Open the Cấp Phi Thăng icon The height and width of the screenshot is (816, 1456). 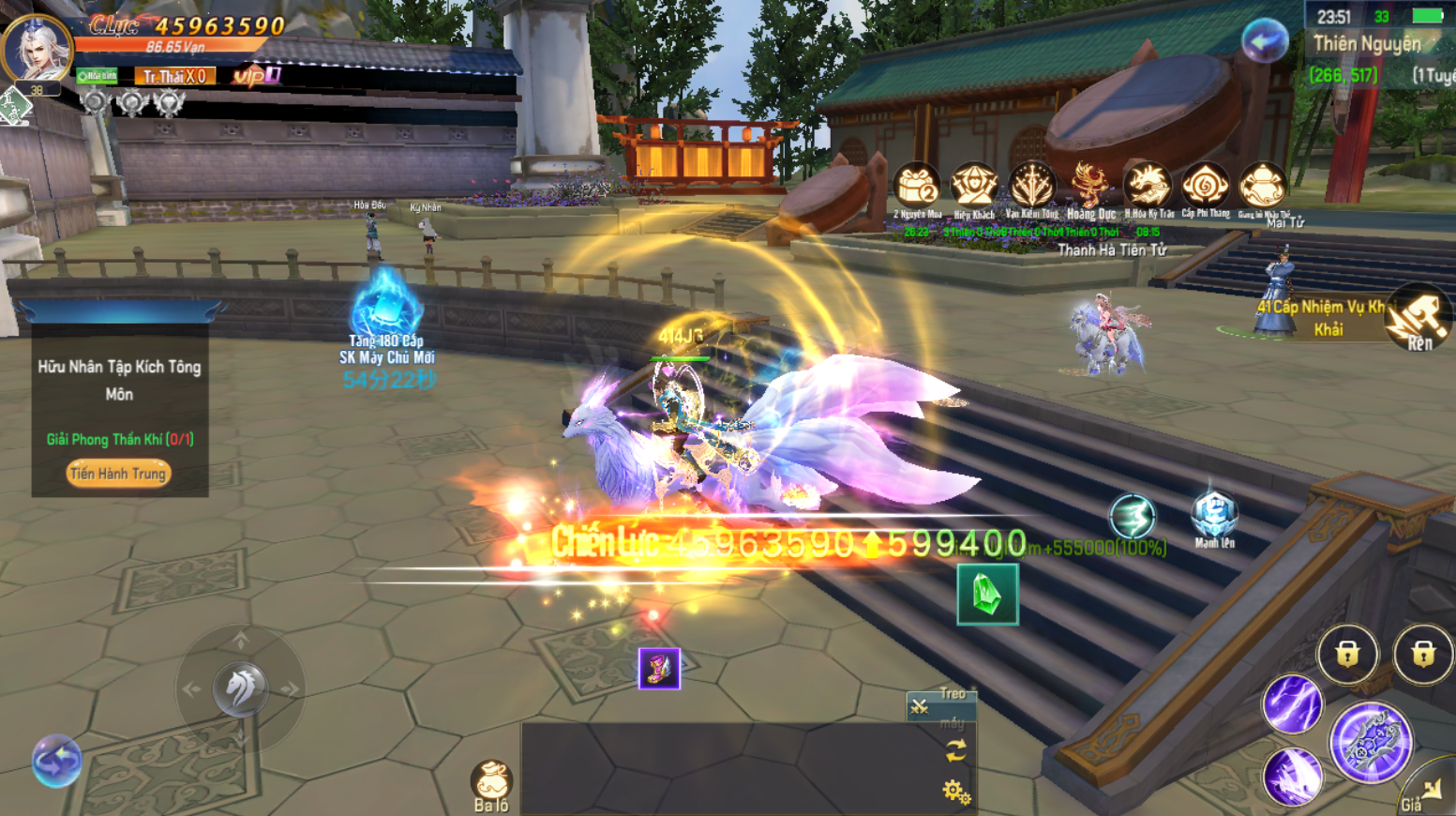1205,186
